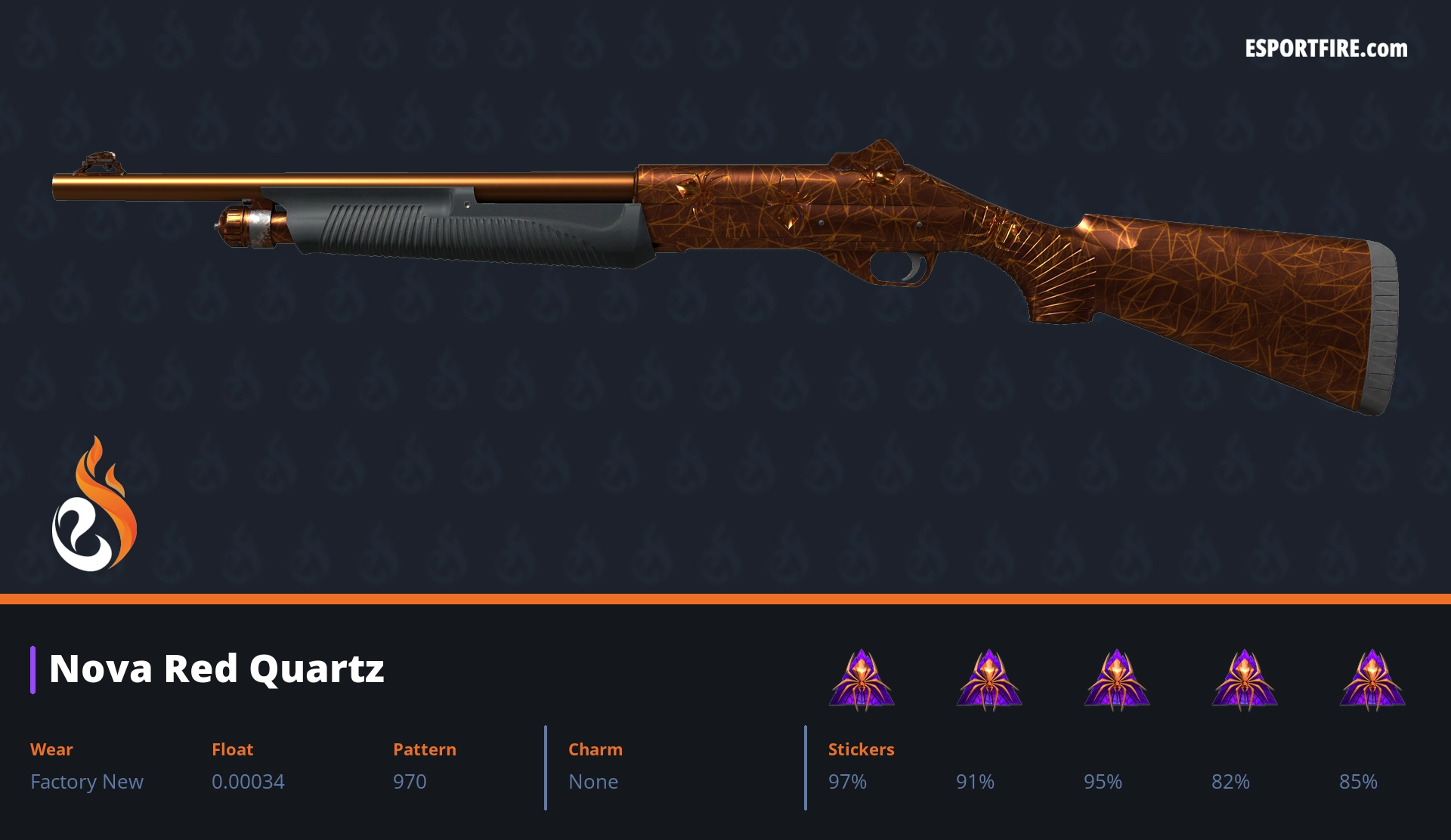Click the Esportfire flame logo
1451x840 pixels.
click(94, 505)
